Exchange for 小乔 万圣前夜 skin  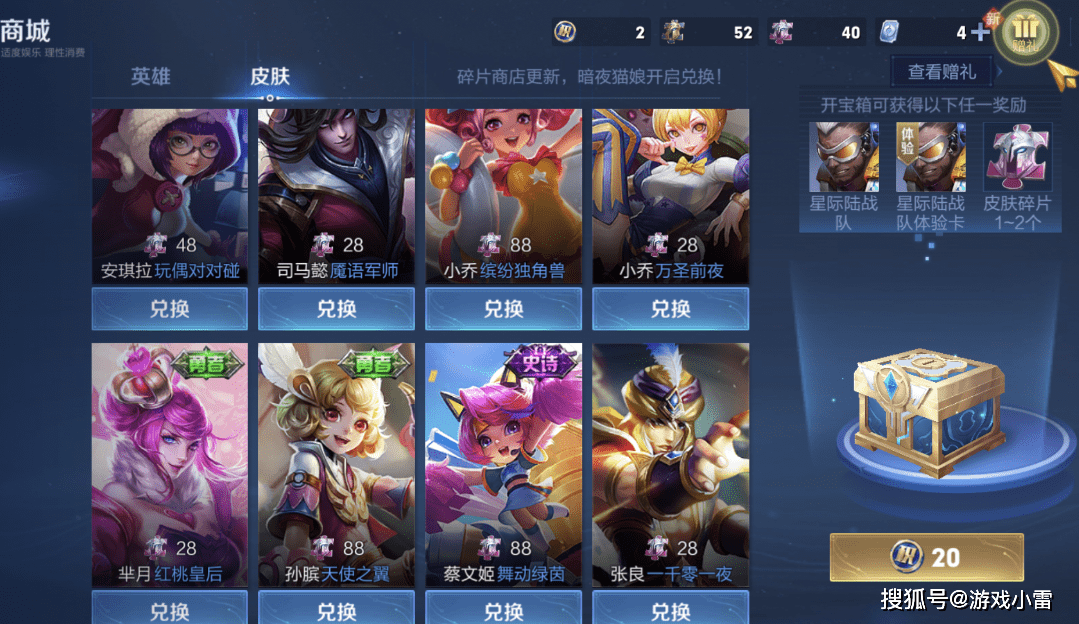(670, 309)
